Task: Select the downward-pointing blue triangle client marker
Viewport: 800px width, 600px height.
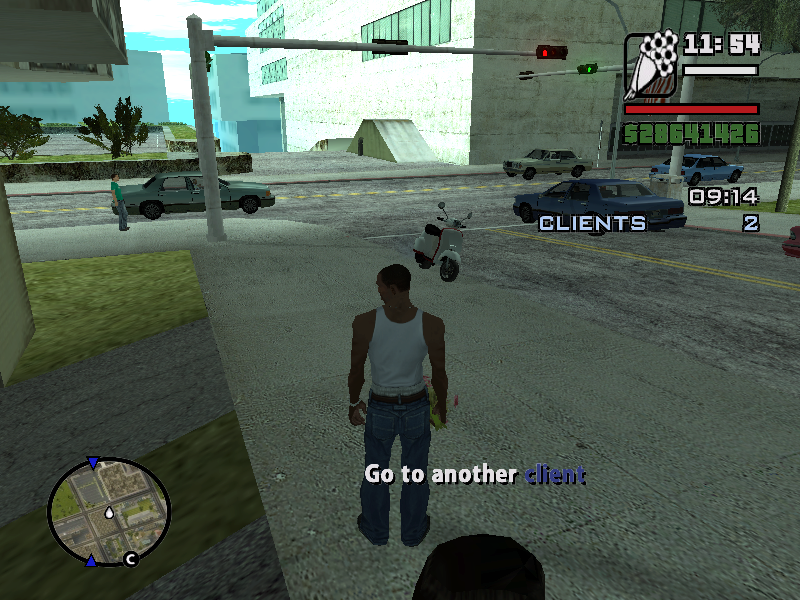Action: (93, 463)
